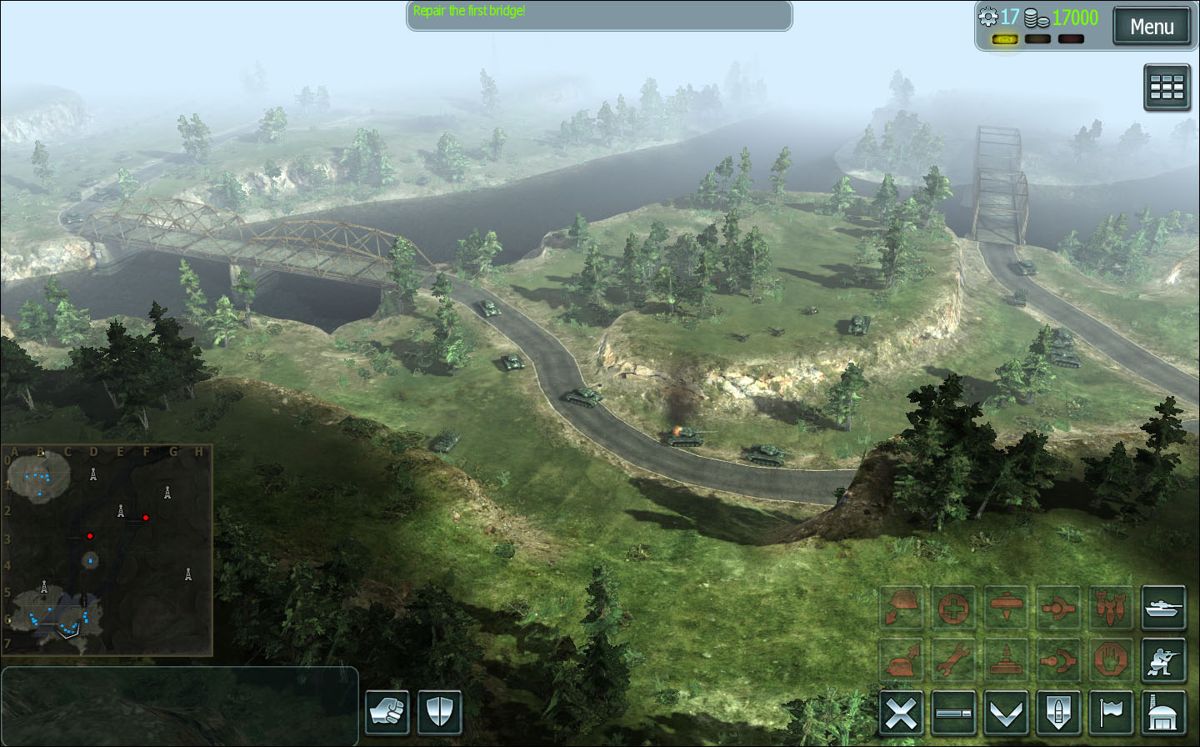The image size is (1200, 747).
Task: Click the objective banner "Repair the first bridge!"
Action: pyautogui.click(x=598, y=14)
